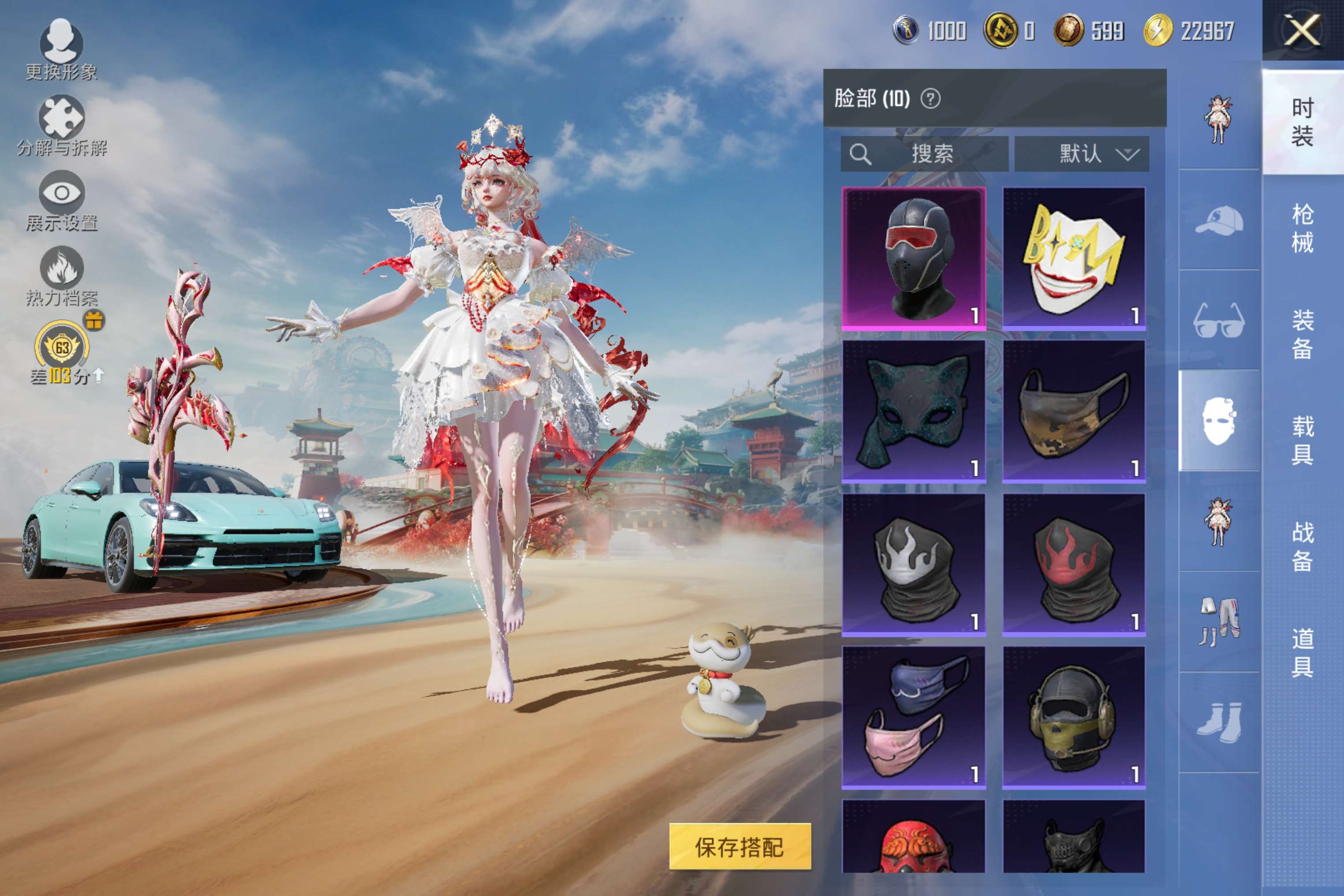1344x896 pixels.
Task: Open 热力档案 heat archive
Action: 62,276
